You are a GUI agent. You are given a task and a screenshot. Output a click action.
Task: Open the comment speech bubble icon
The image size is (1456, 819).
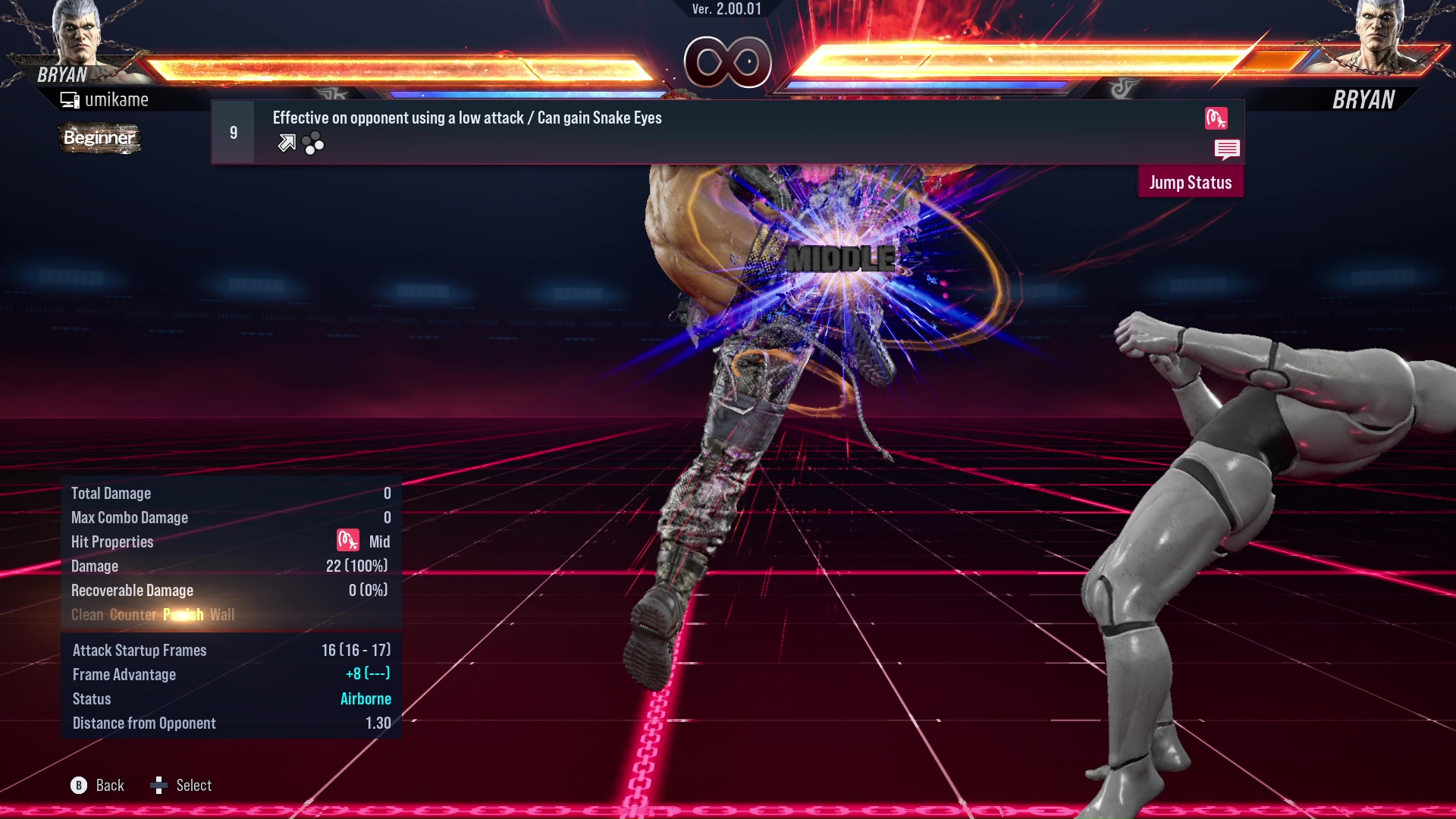pos(1228,149)
